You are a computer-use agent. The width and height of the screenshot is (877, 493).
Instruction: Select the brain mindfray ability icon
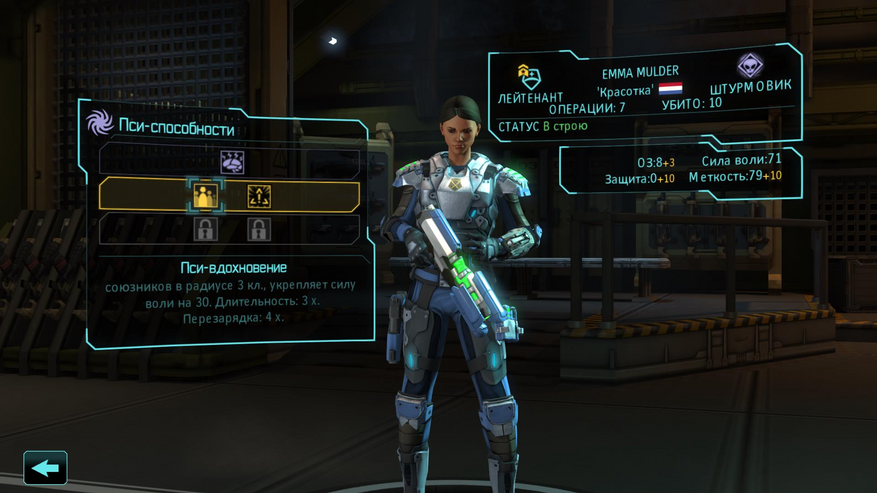tap(232, 162)
